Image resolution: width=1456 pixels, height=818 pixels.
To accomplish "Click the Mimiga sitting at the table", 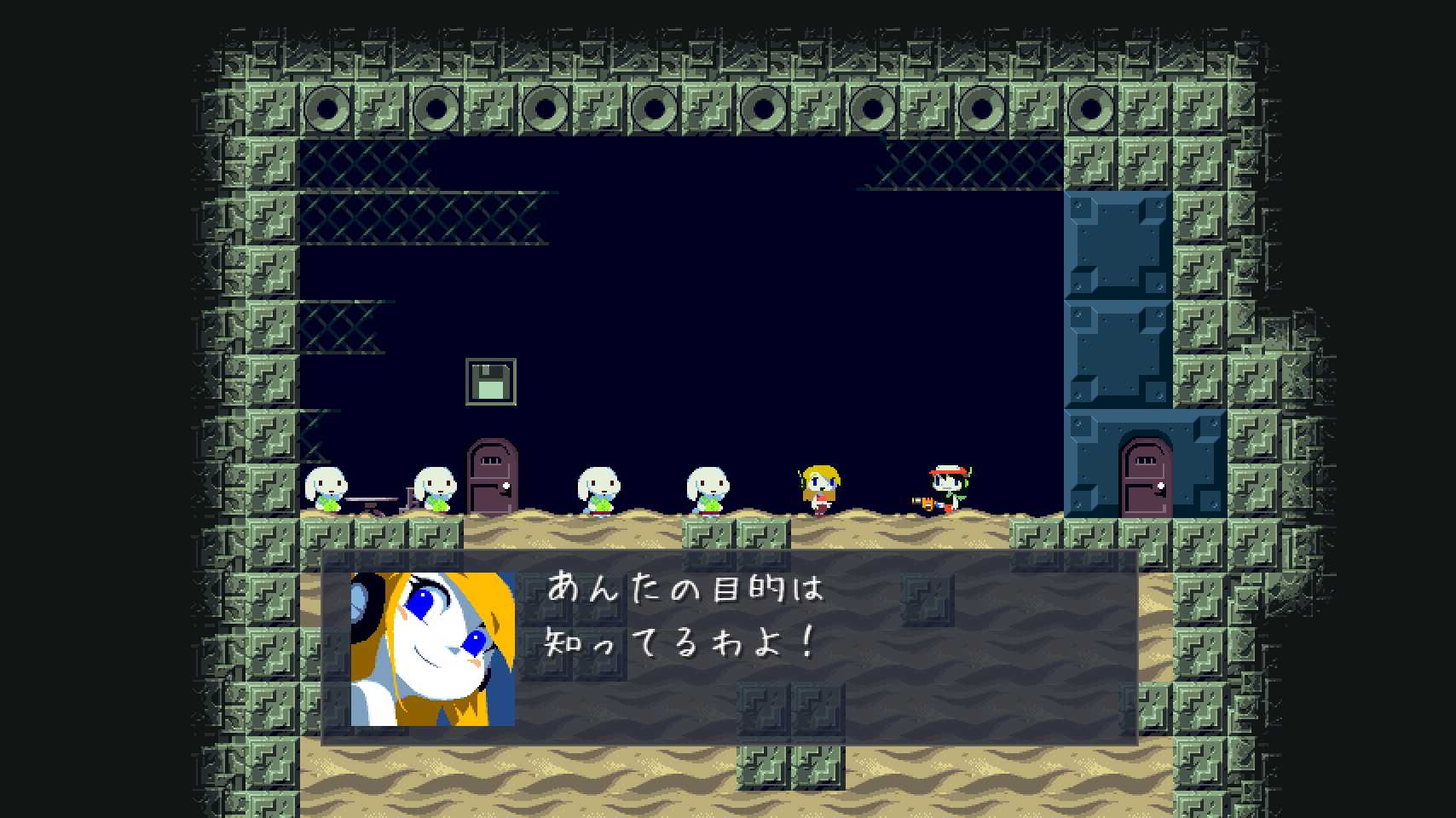I will [328, 490].
